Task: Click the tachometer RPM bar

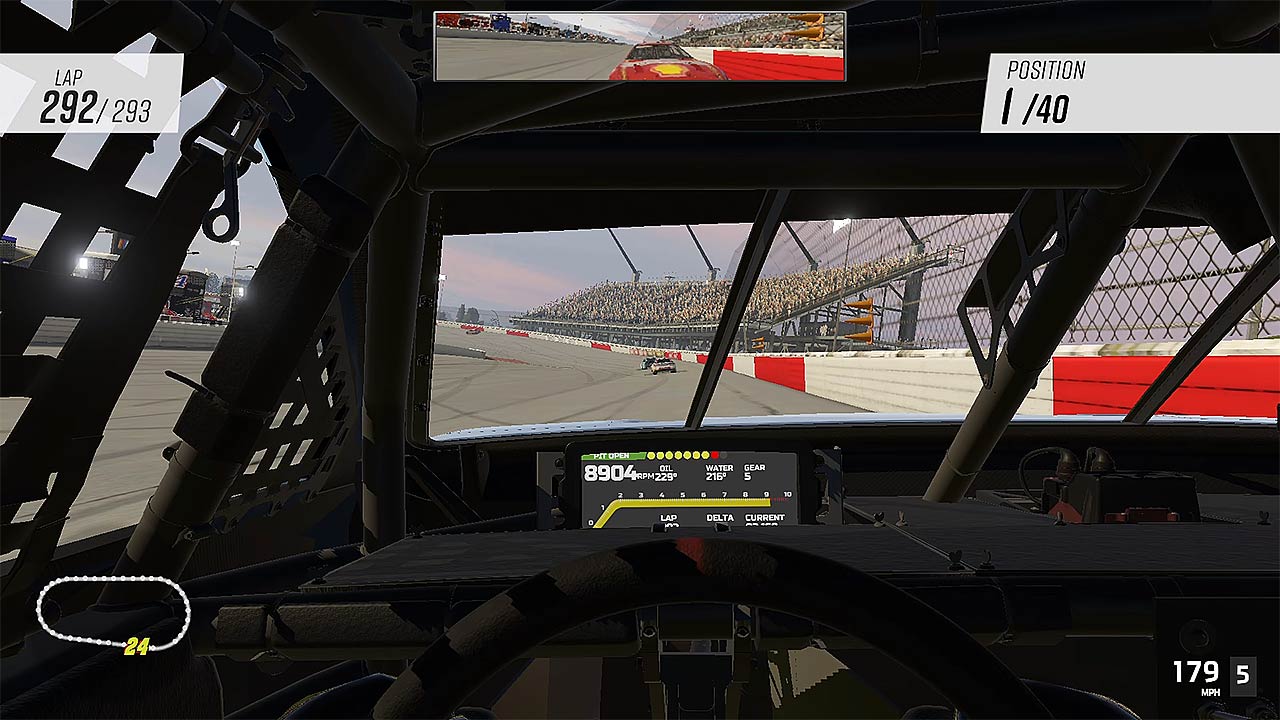Action: [x=691, y=502]
